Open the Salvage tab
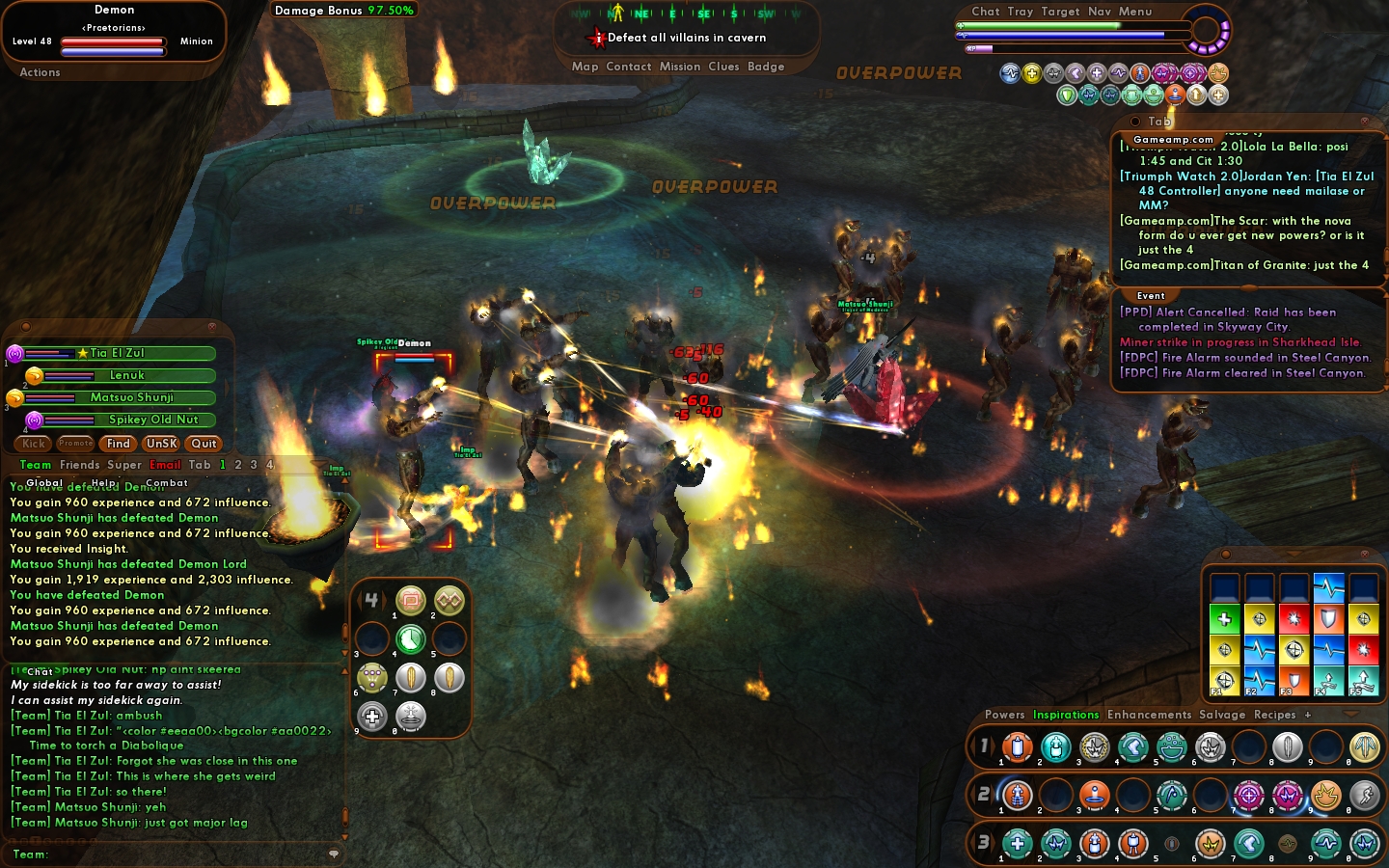 tap(1222, 715)
